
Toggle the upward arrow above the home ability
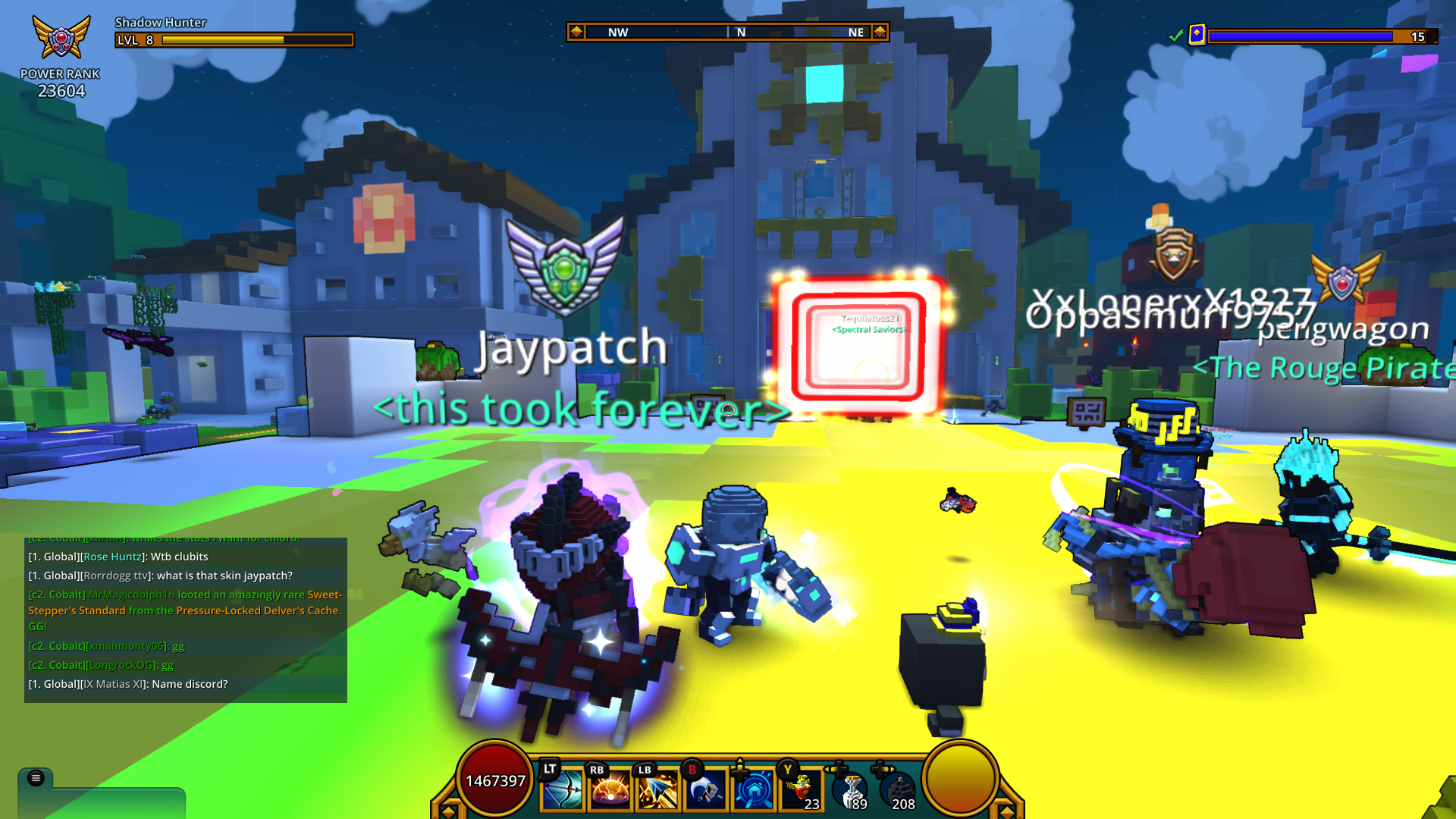point(739,761)
